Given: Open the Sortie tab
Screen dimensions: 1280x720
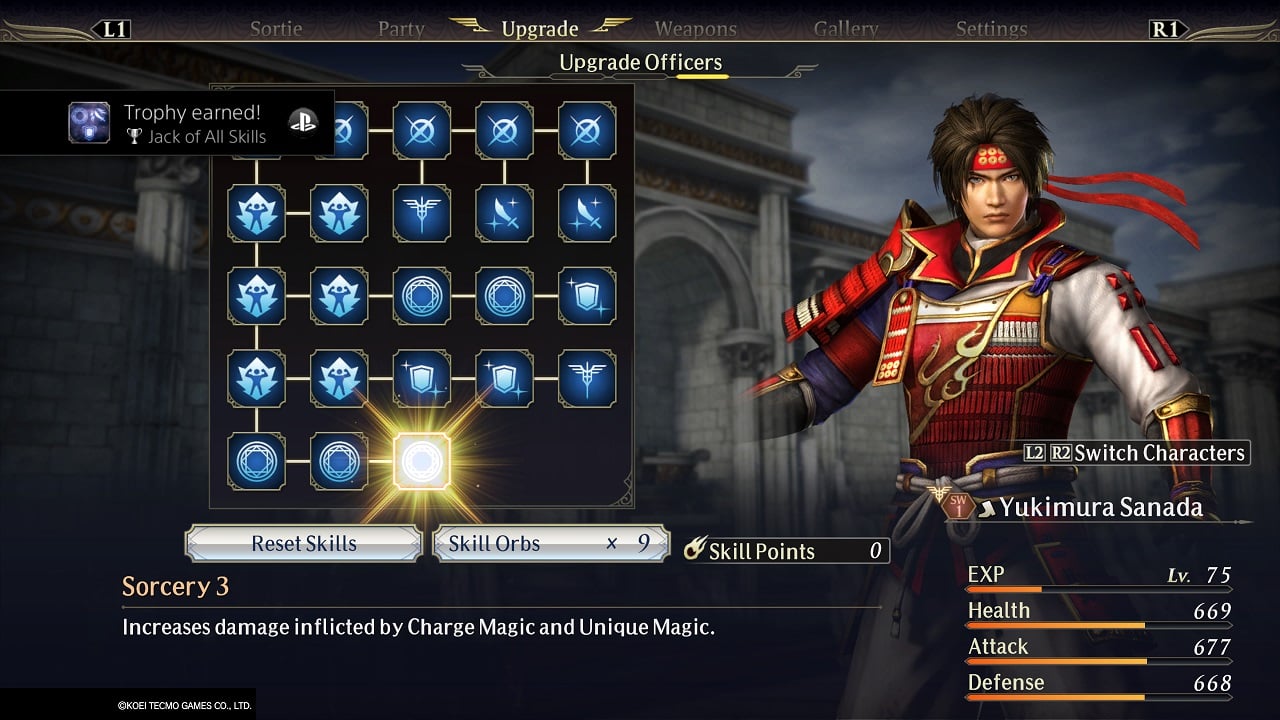Looking at the screenshot, I should click(x=276, y=29).
